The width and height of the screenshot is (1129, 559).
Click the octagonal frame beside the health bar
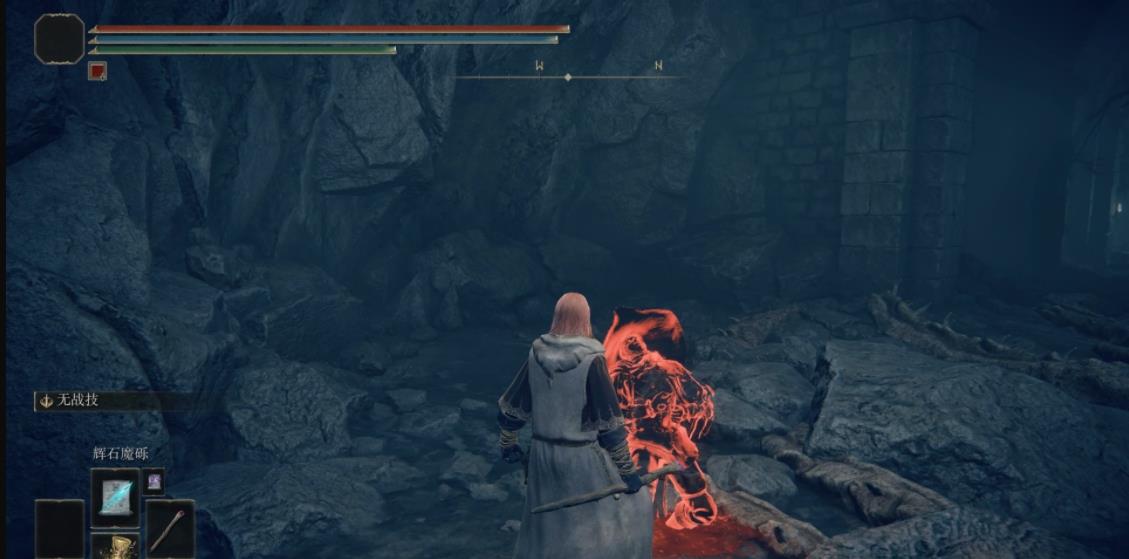(x=59, y=39)
